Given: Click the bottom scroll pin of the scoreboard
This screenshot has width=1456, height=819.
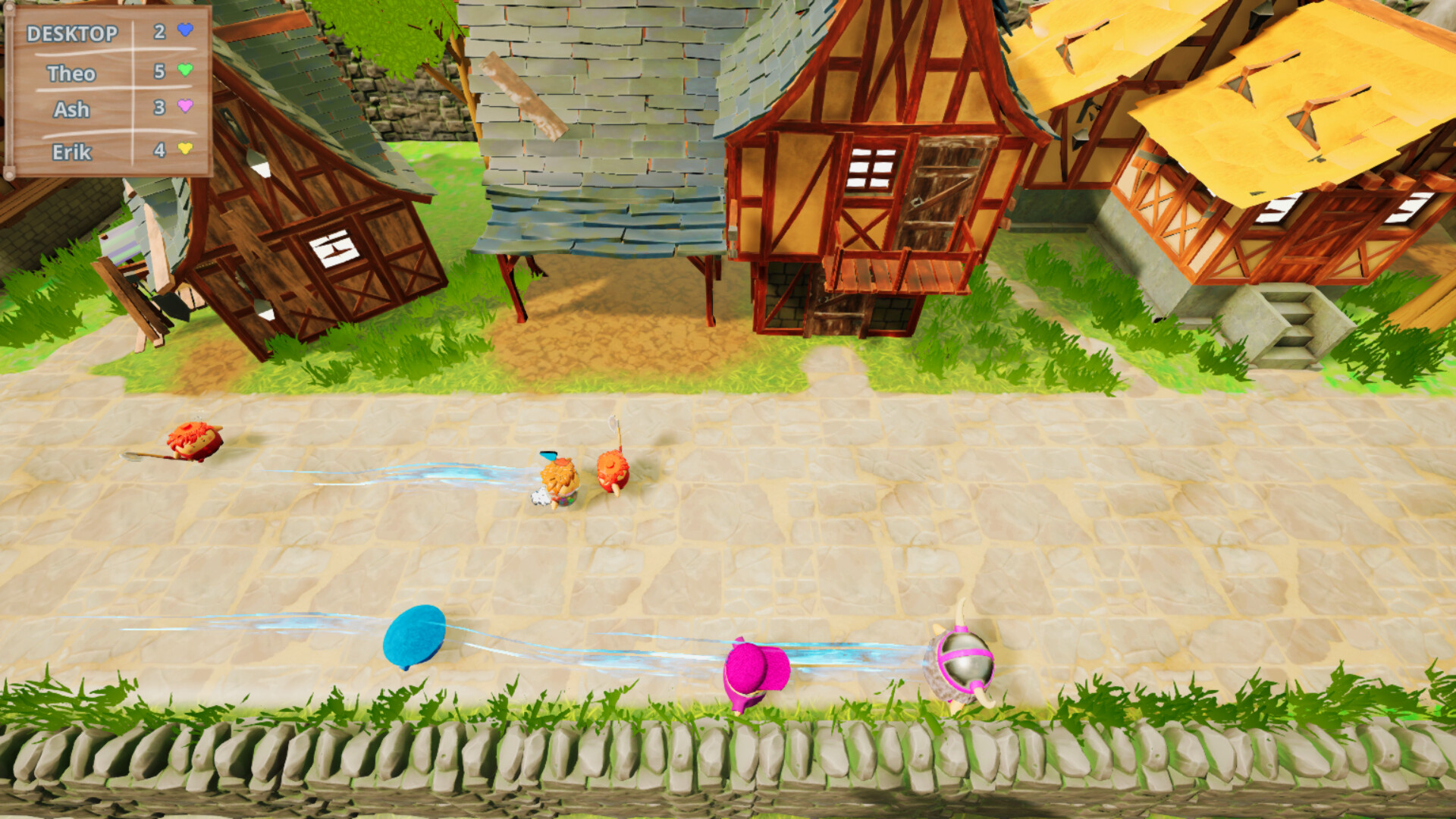Looking at the screenshot, I should [x=9, y=173].
